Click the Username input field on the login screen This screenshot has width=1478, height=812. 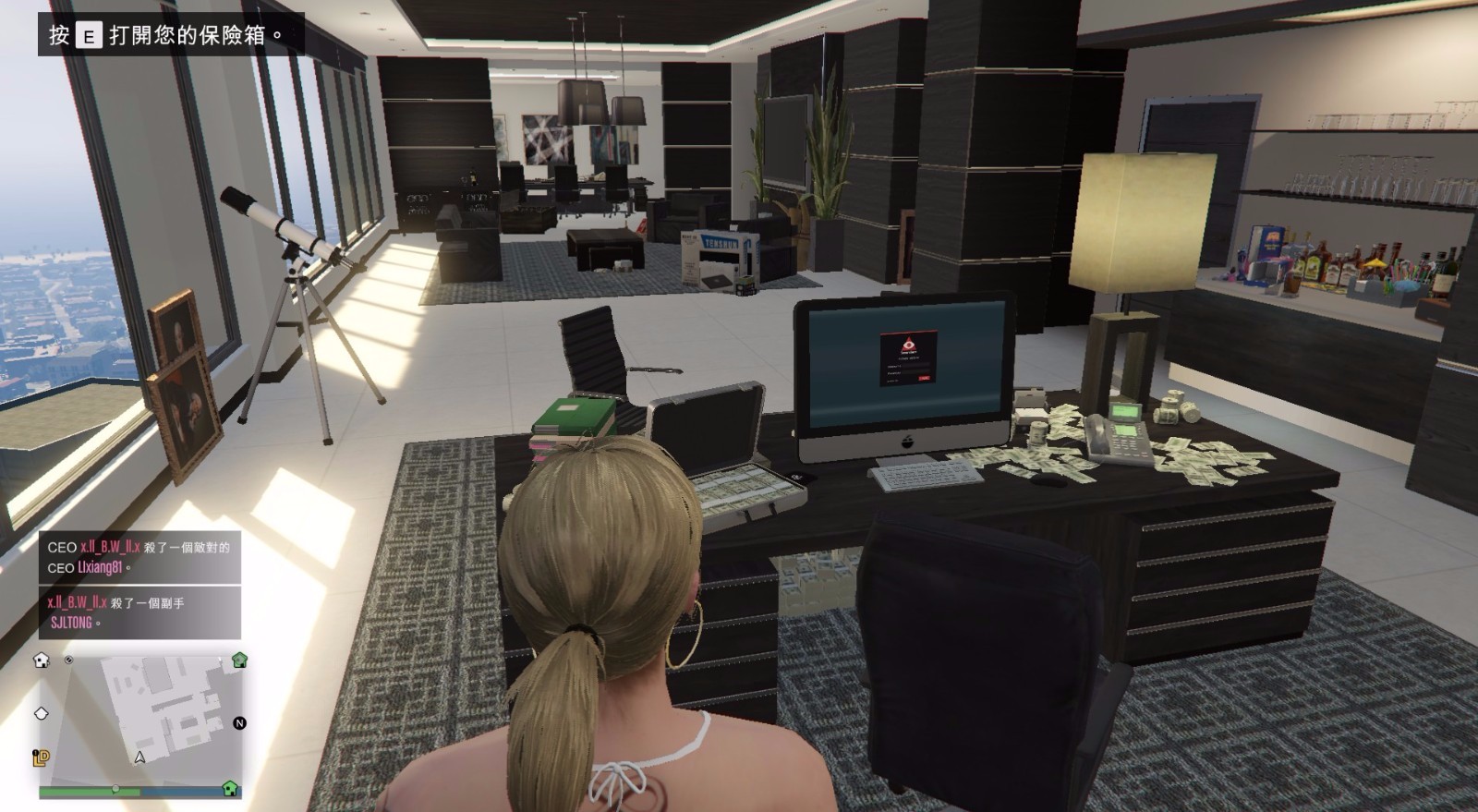[915, 364]
